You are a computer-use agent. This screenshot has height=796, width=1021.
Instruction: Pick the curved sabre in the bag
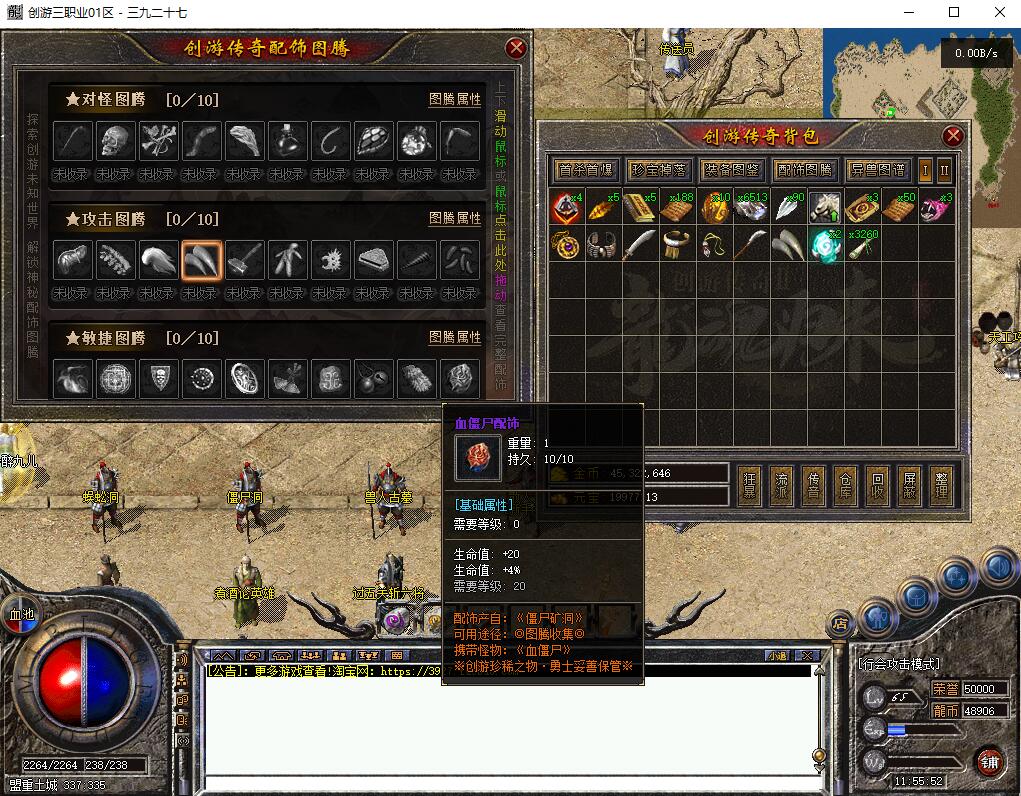[x=639, y=244]
